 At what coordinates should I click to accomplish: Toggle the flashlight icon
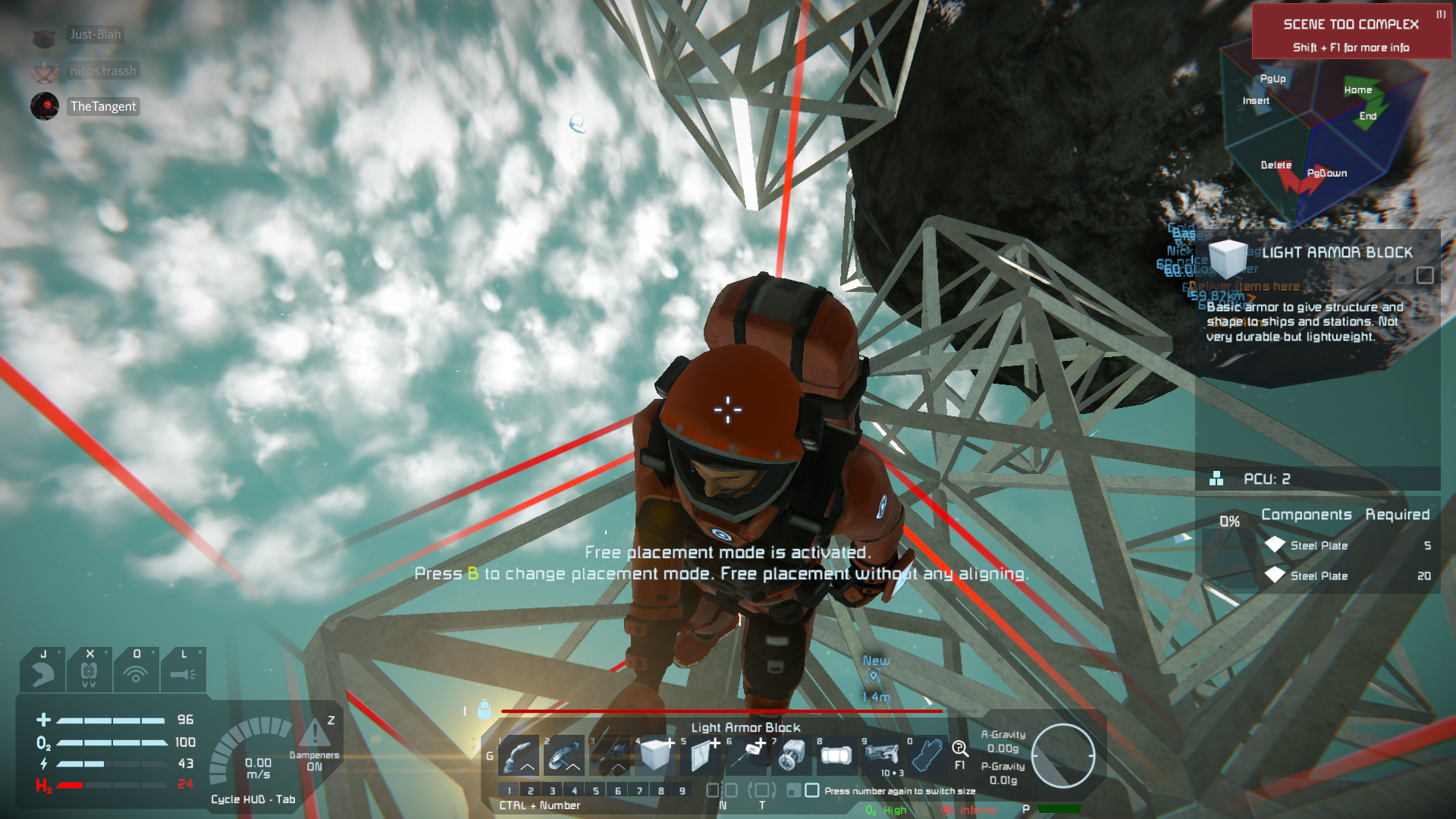click(183, 671)
